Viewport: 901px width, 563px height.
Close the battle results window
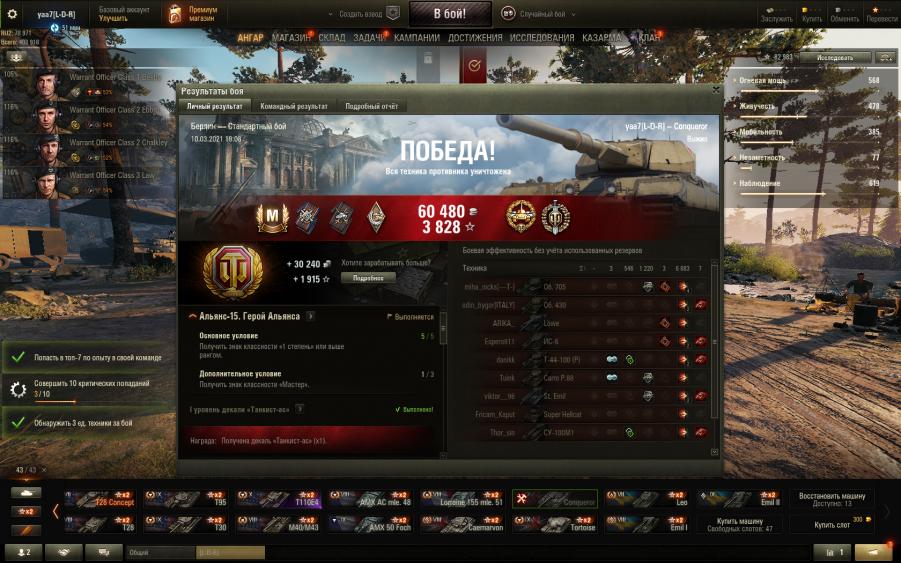tap(715, 90)
